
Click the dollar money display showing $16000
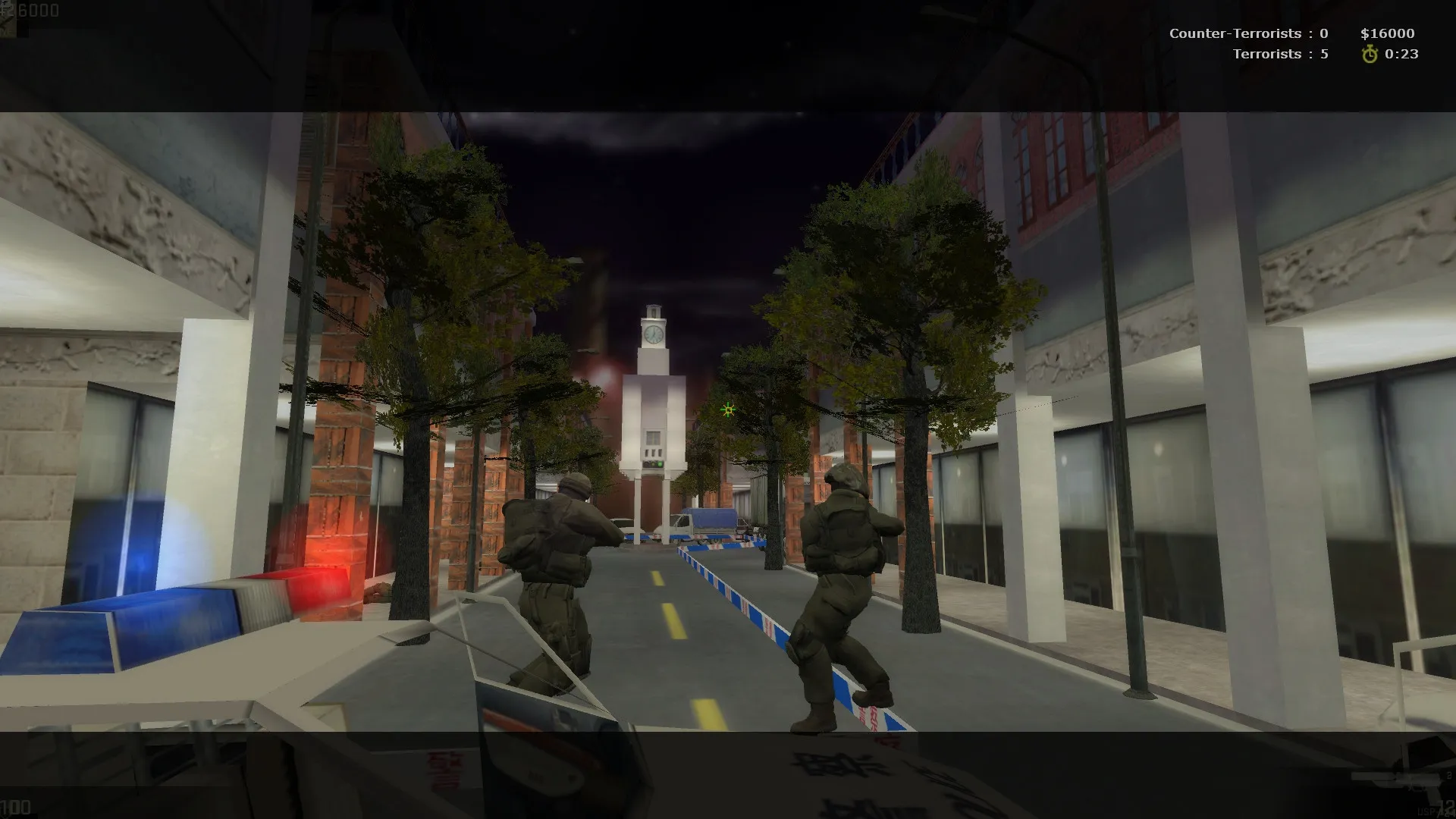click(x=1388, y=33)
